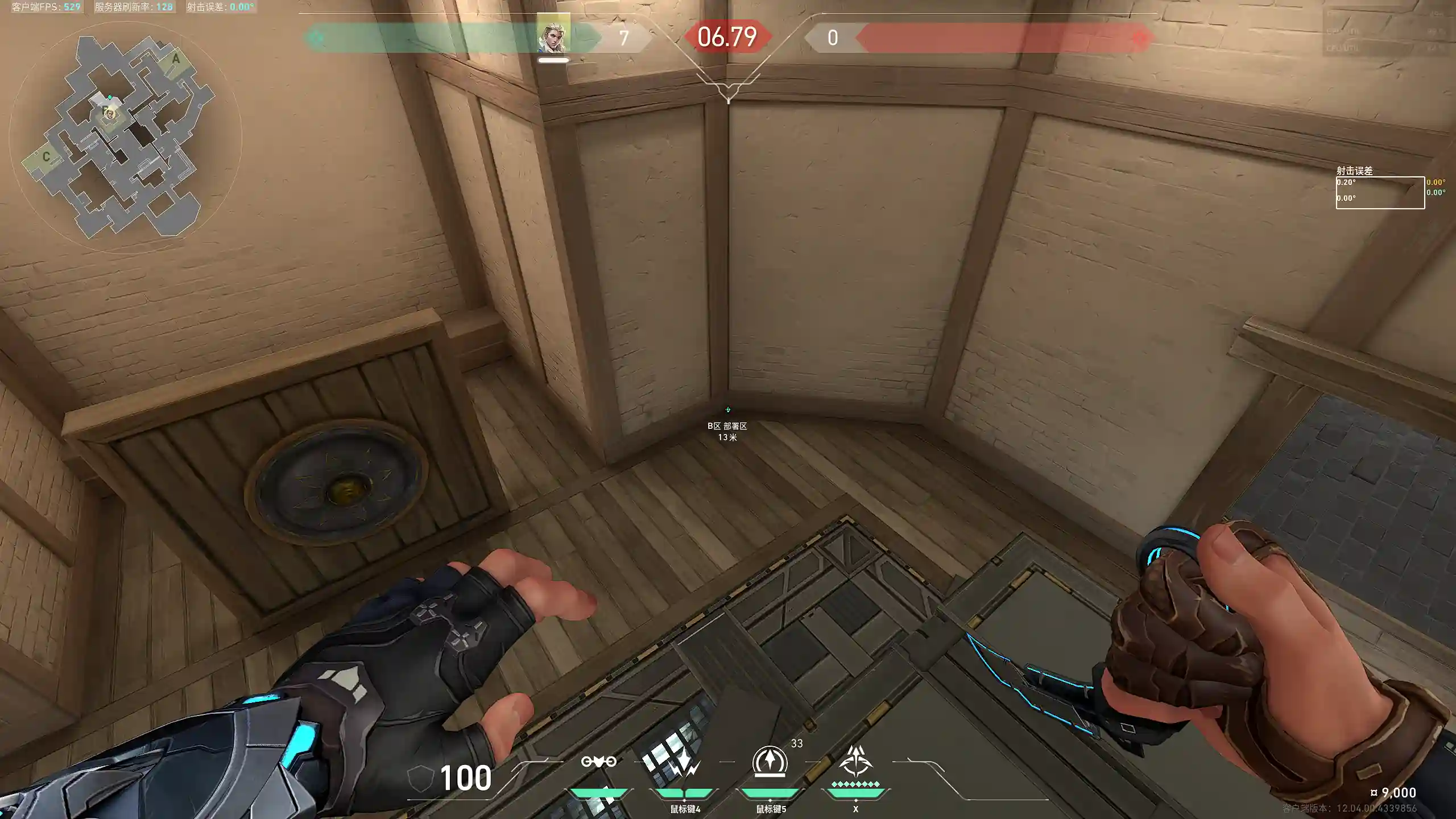This screenshot has height=819, width=1456.
Task: Click the B区 部署区 waypoint marker
Action: pyautogui.click(x=727, y=410)
